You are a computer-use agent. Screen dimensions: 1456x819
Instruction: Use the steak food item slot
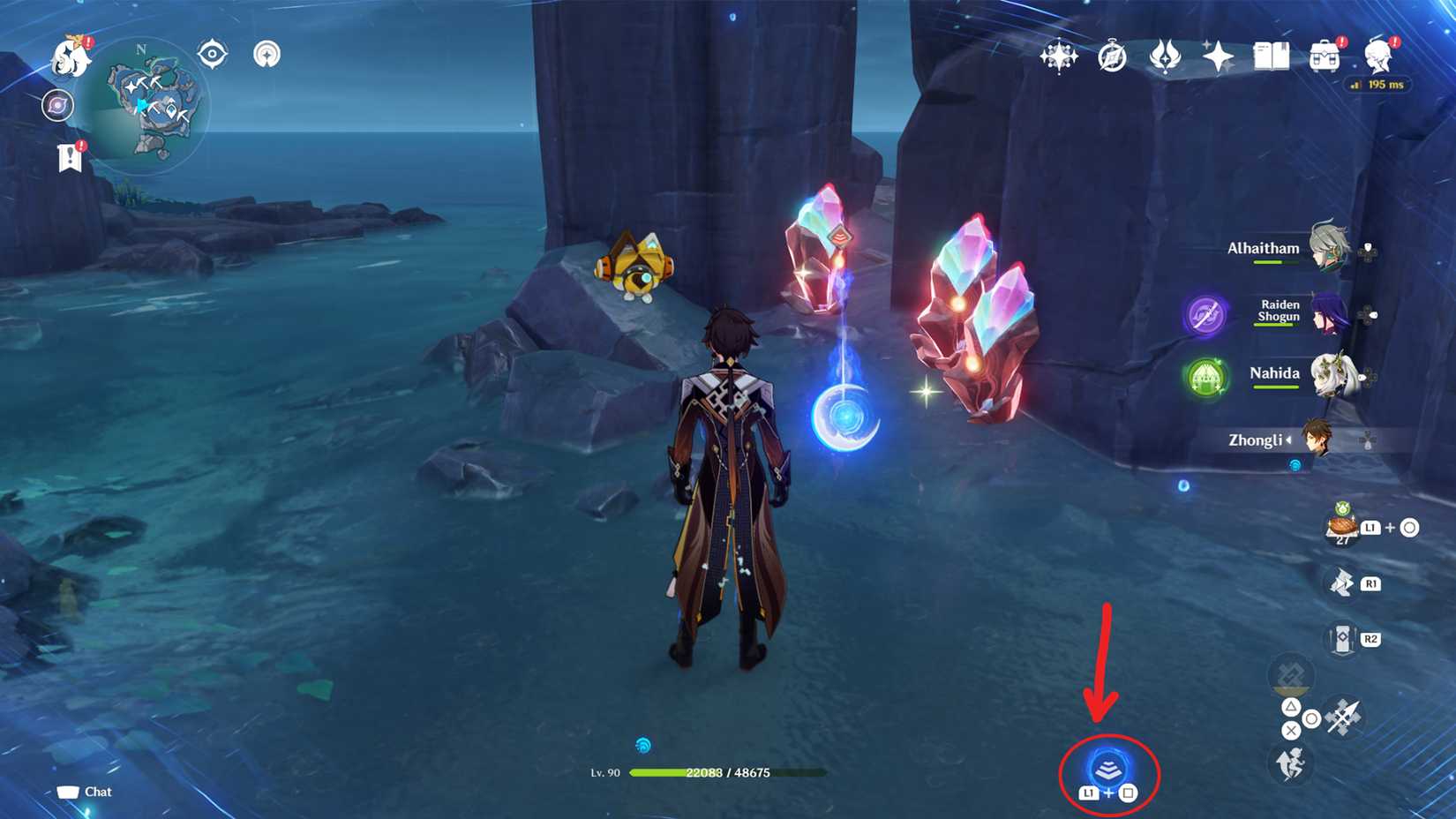[x=1342, y=527]
